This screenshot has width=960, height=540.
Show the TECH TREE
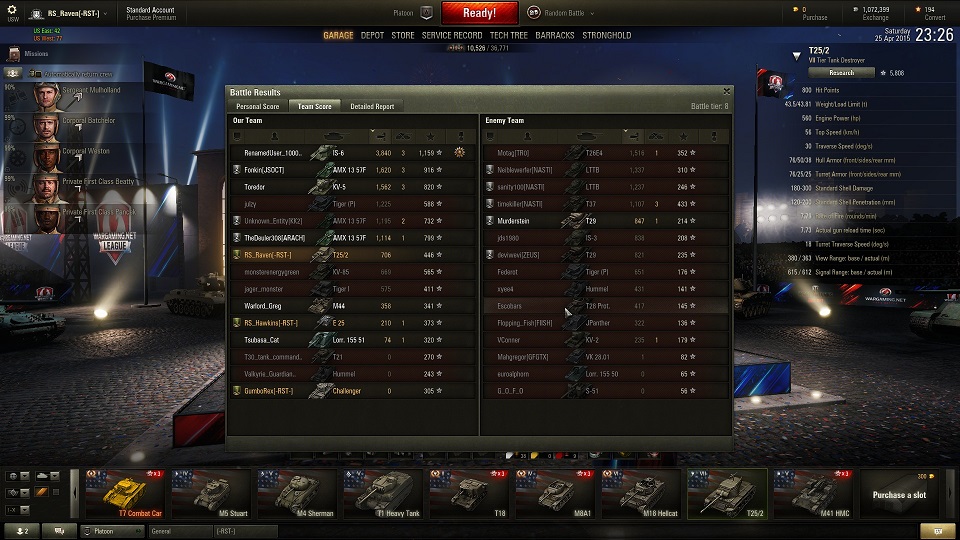pos(509,35)
